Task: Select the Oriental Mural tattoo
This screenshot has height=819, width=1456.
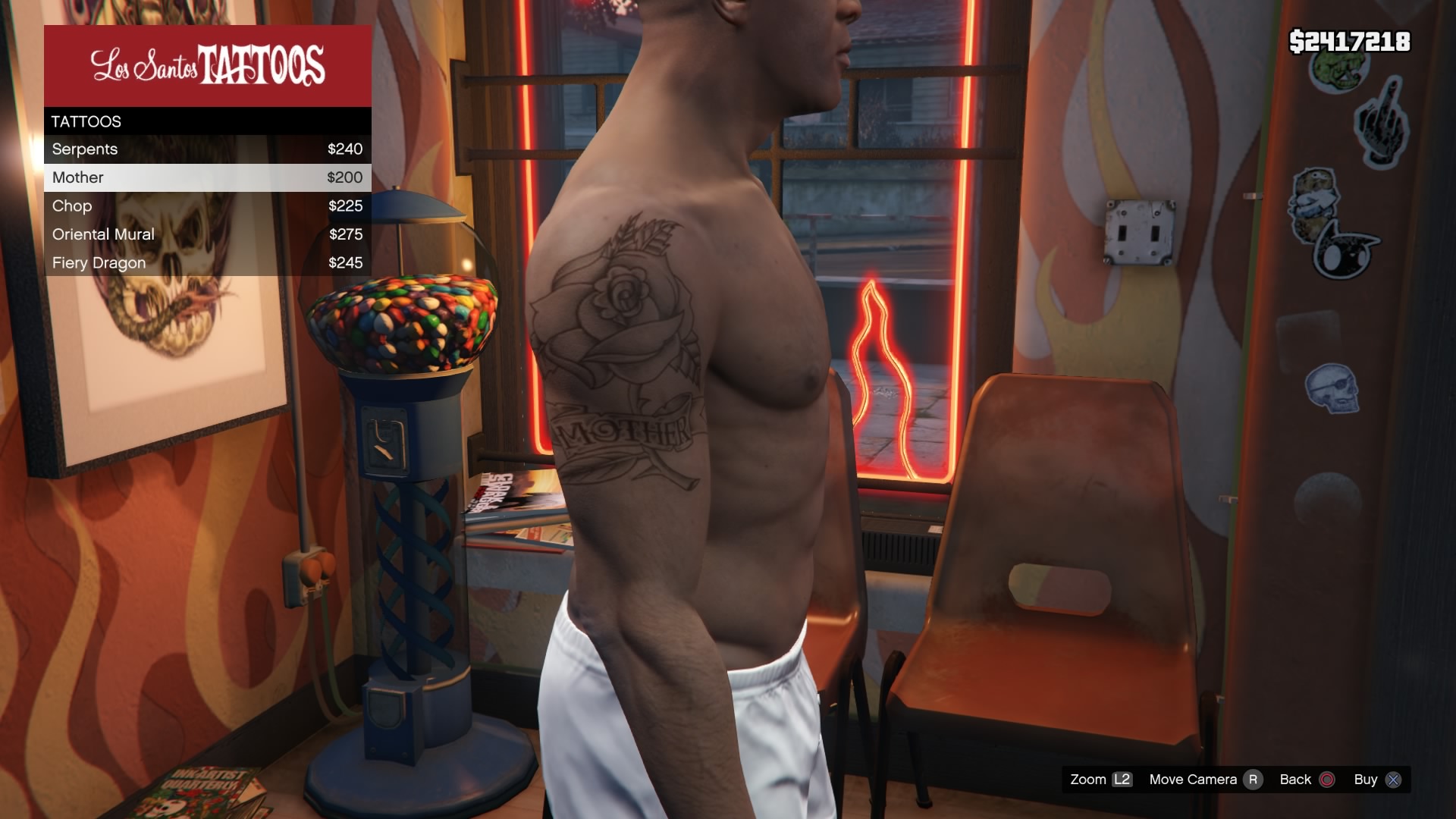Action: click(207, 234)
